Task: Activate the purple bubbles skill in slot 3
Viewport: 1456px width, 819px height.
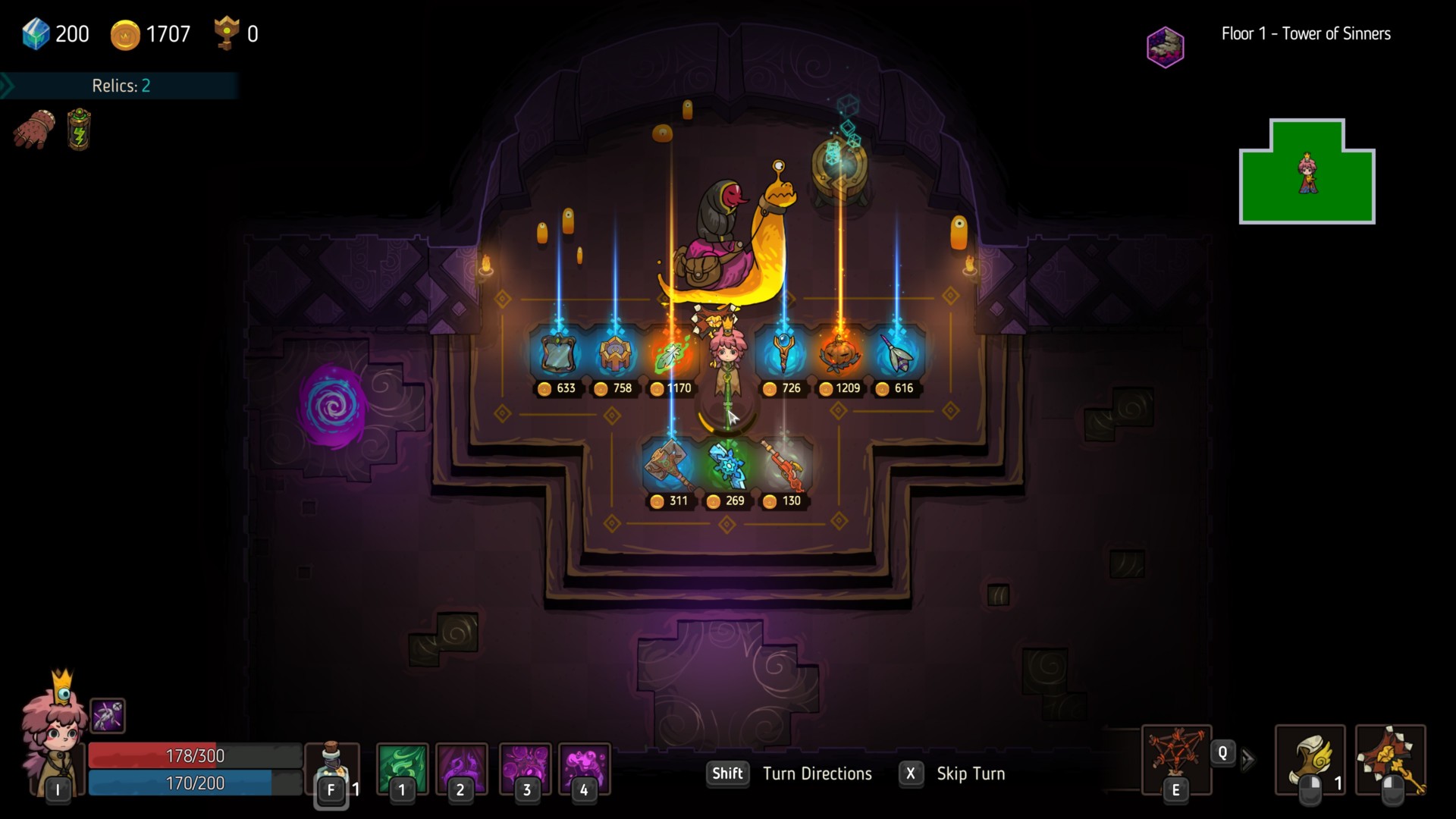Action: click(x=525, y=767)
